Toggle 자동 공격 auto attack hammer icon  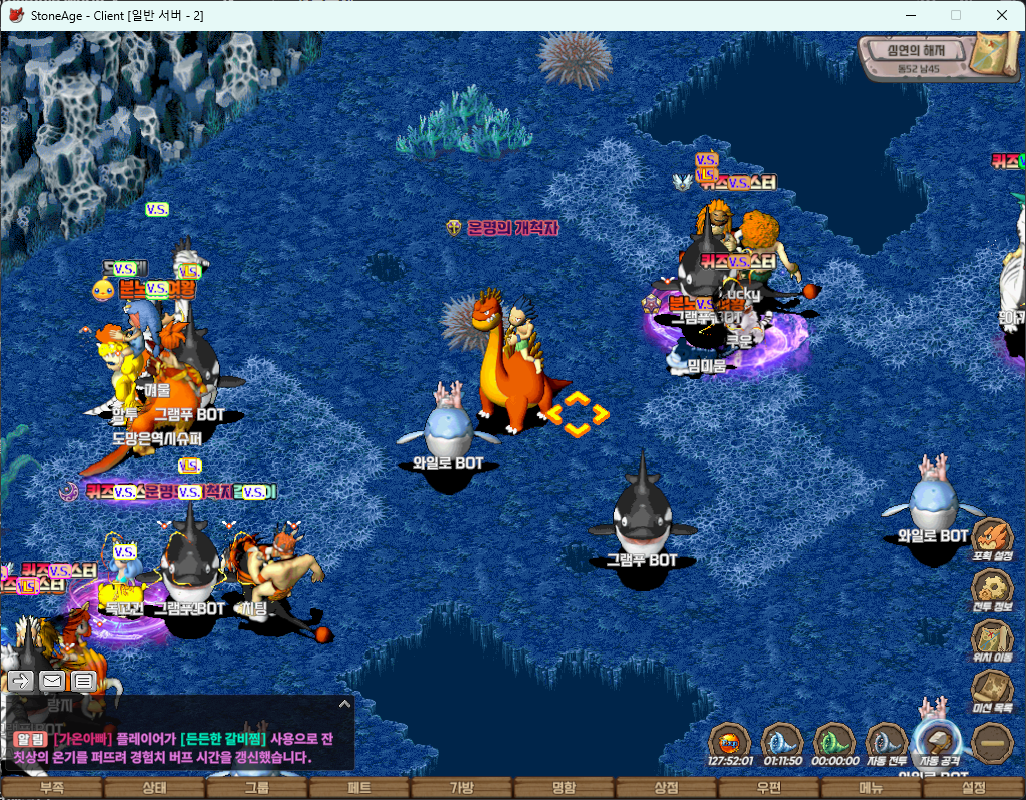click(x=938, y=743)
